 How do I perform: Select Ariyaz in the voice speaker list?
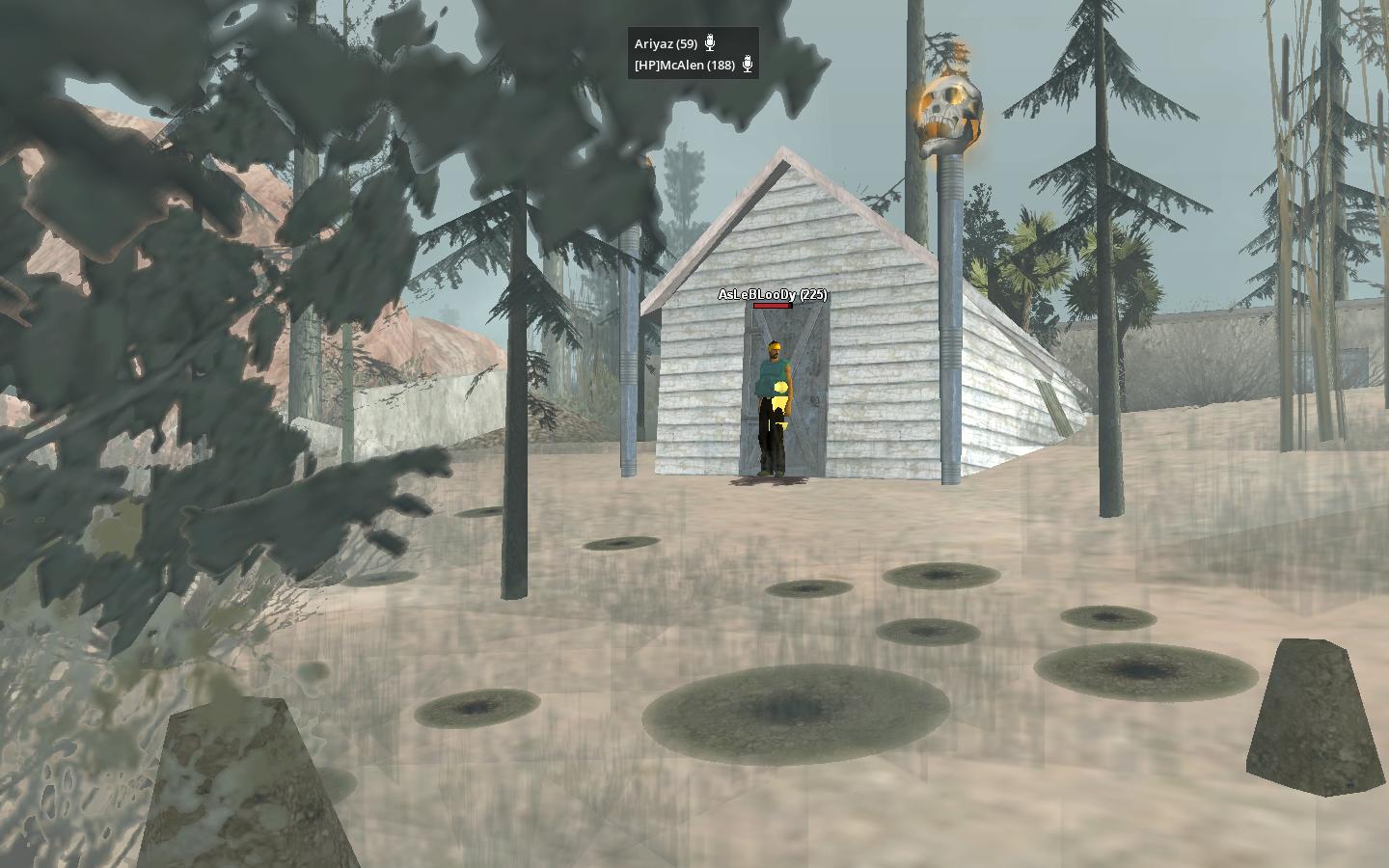pos(666,43)
